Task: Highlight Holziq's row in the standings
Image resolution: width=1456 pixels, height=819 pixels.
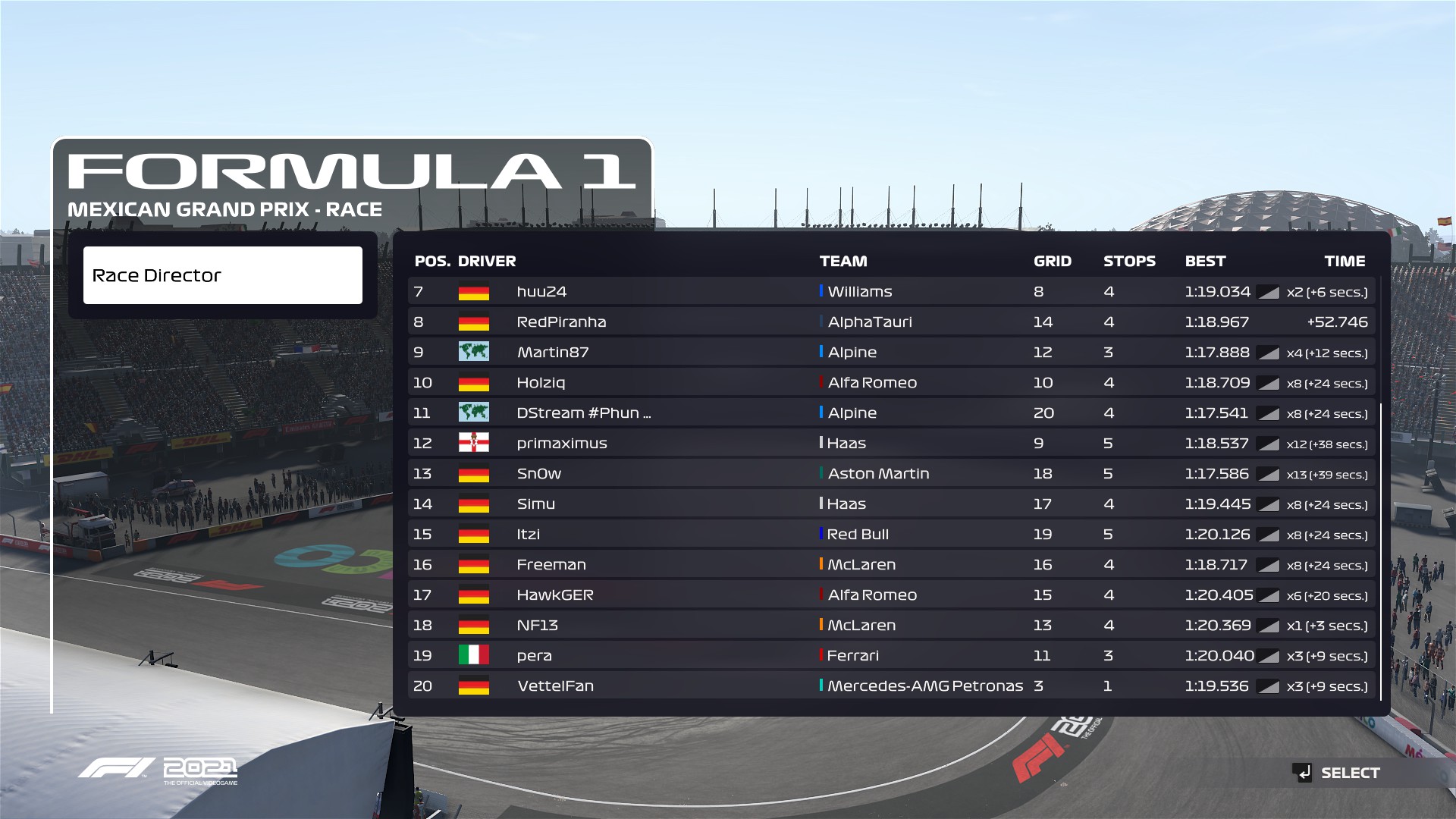Action: tap(891, 382)
